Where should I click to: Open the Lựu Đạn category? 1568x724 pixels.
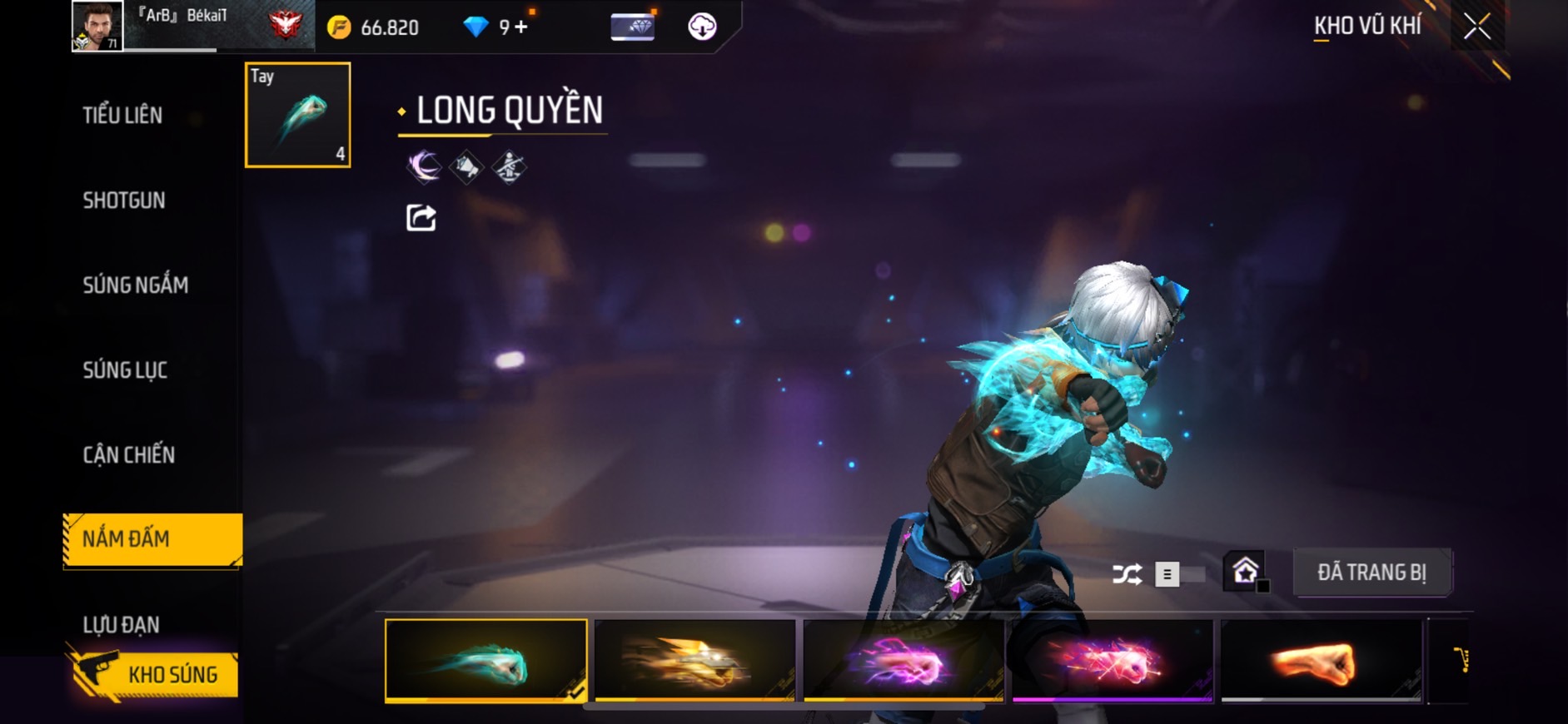click(x=122, y=624)
